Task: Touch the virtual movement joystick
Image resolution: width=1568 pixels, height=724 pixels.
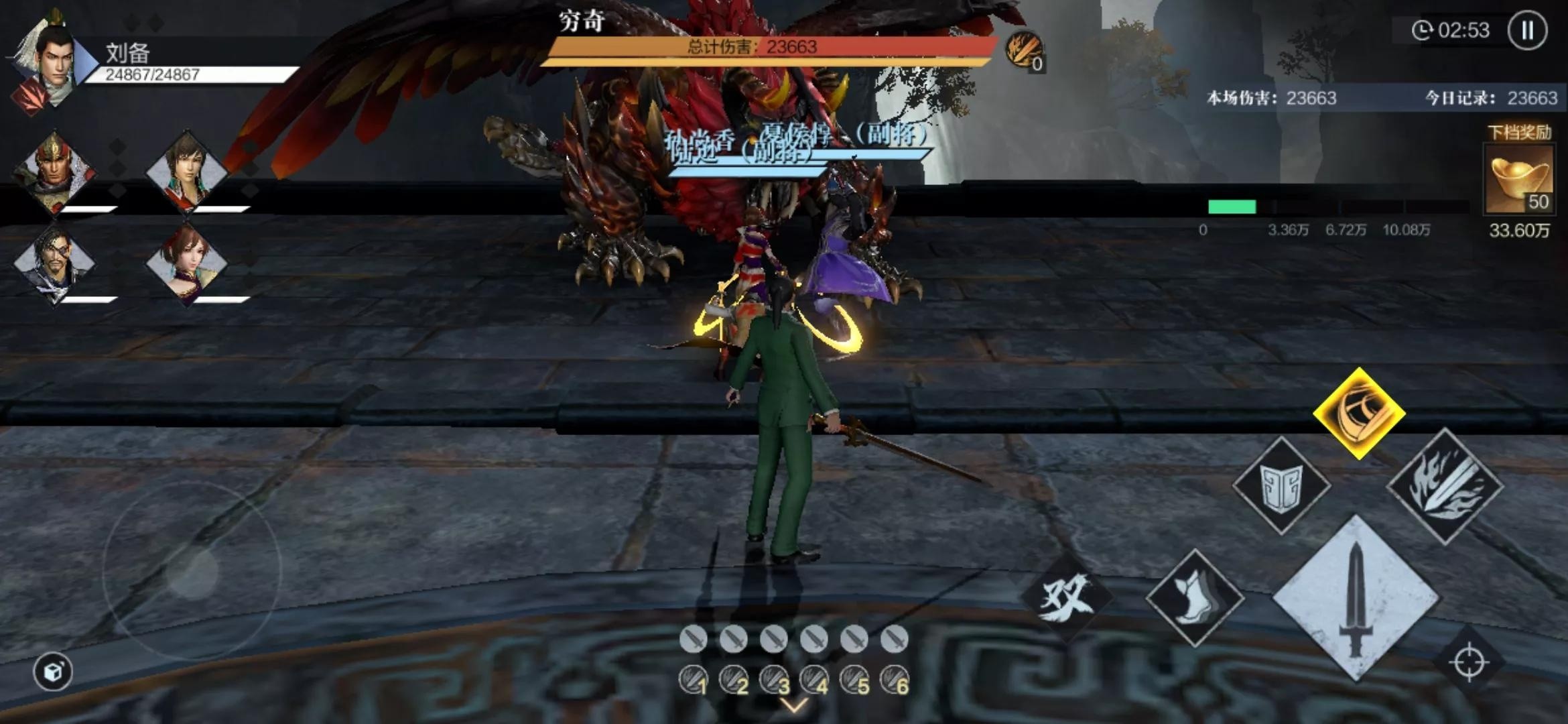Action: coord(192,572)
